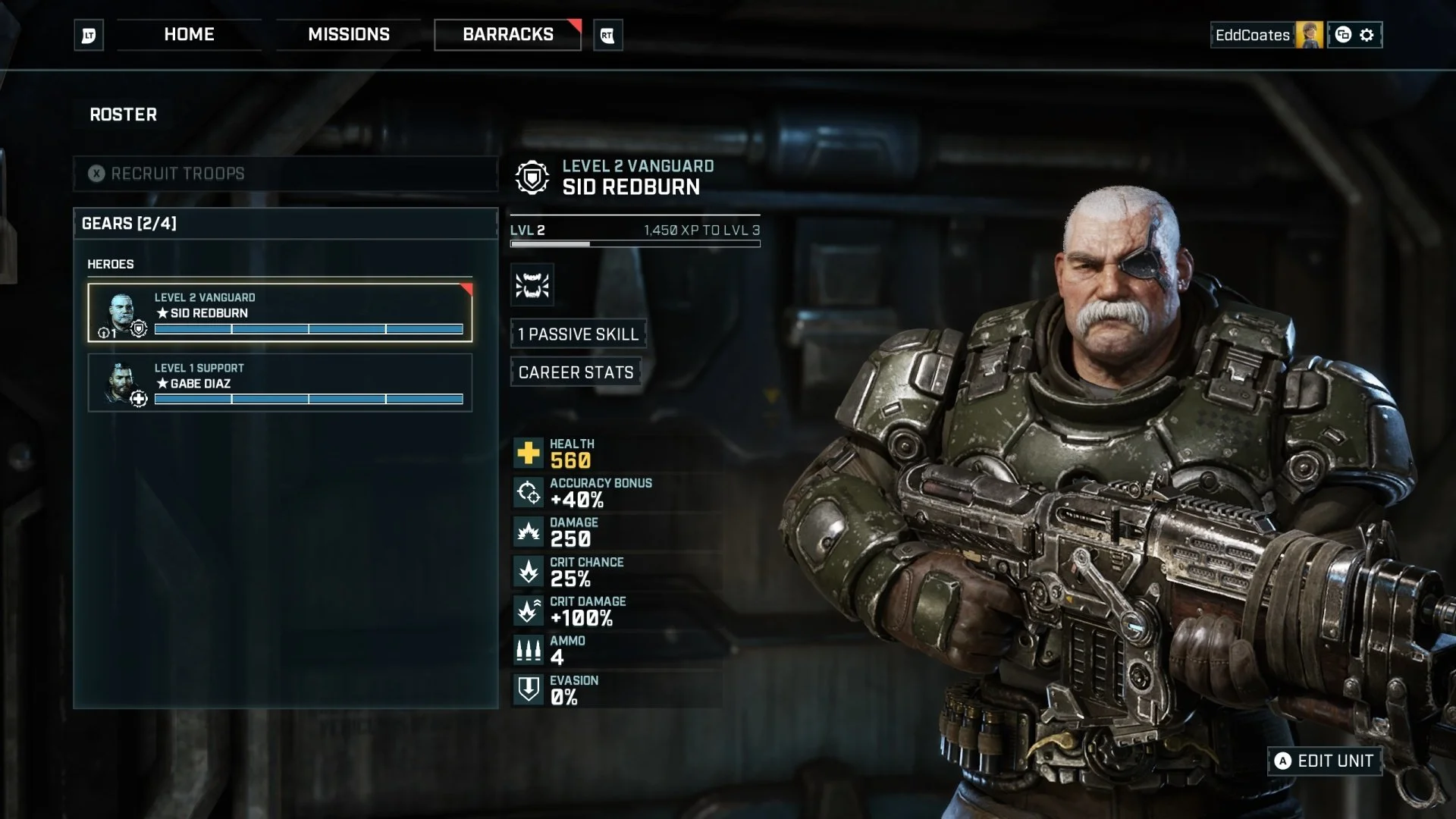View Sid Redburn's Career Stats
This screenshot has height=819, width=1456.
coord(576,372)
